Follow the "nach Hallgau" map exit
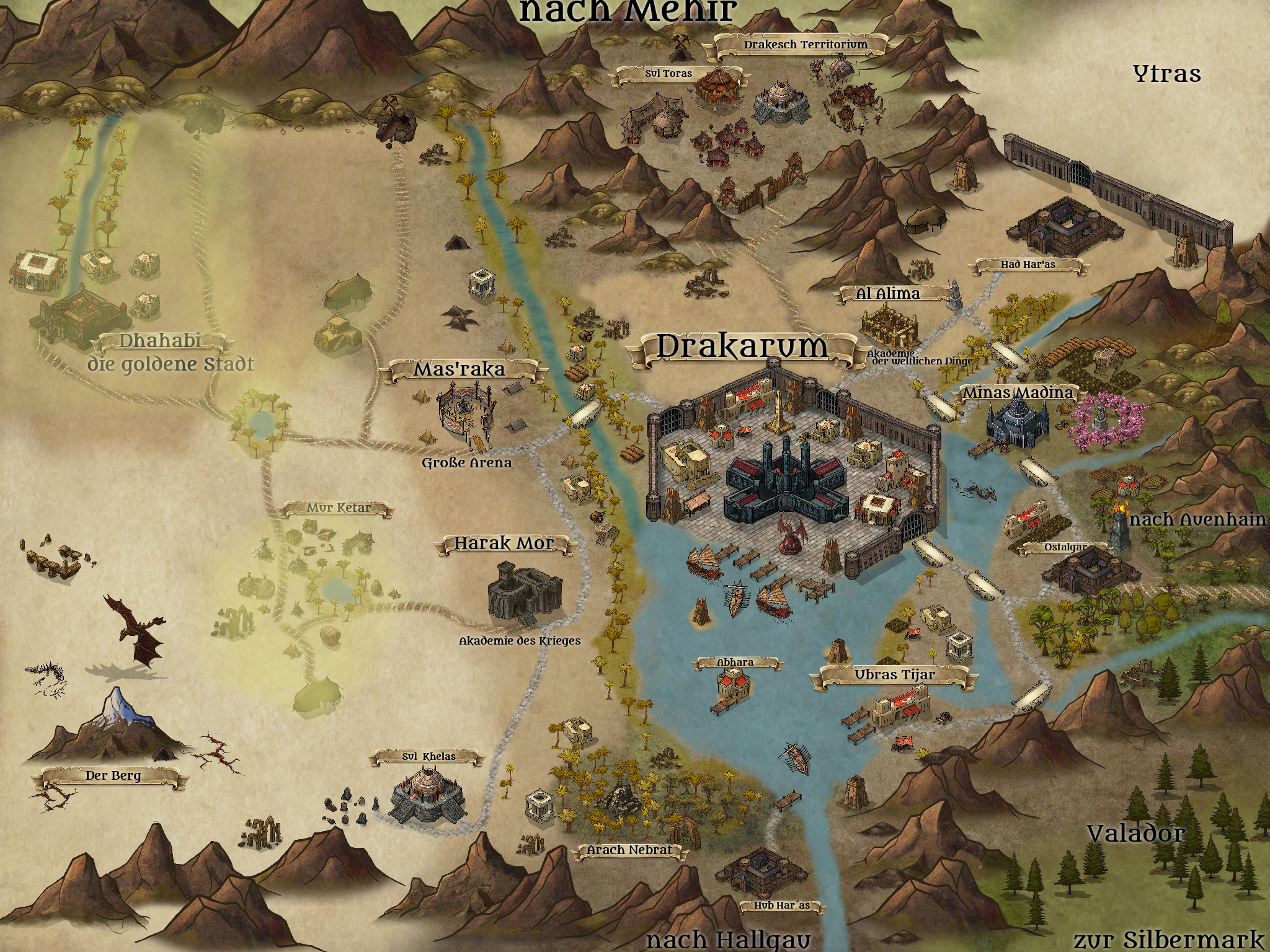1270x952 pixels. [728, 940]
